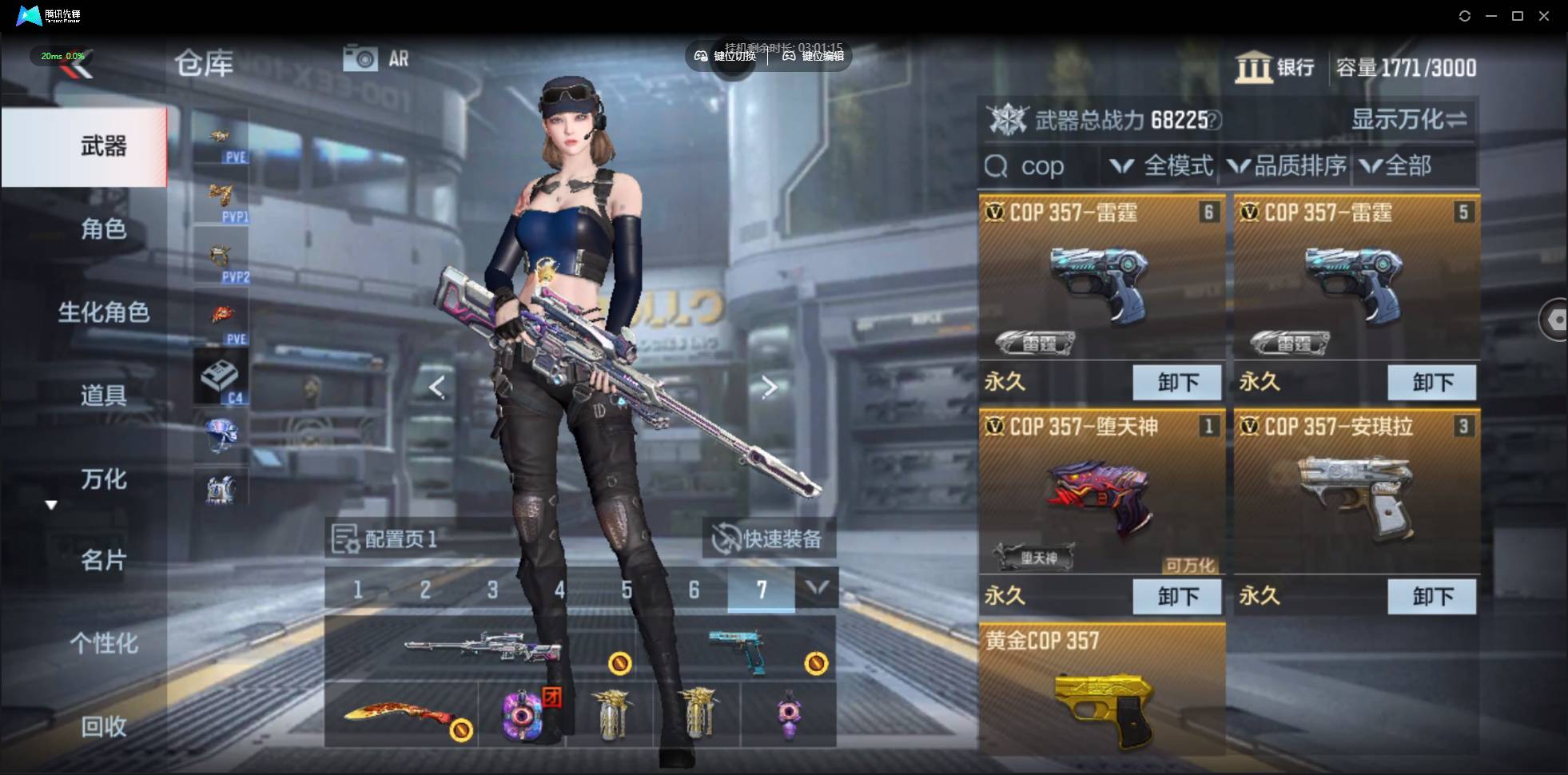The image size is (1568, 775).
Task: Open the 名片 name card tab
Action: (x=102, y=560)
